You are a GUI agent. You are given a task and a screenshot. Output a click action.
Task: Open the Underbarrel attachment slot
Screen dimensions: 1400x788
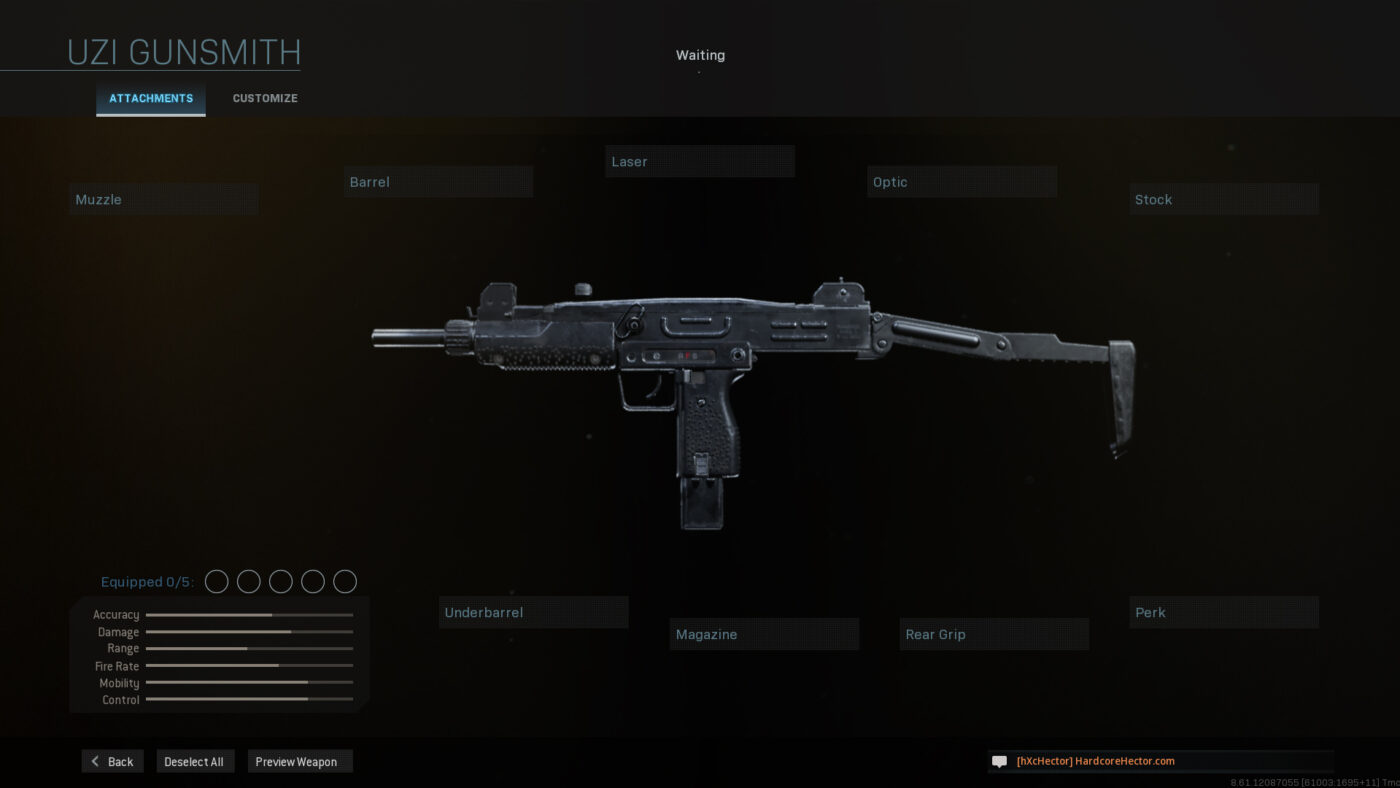(533, 612)
